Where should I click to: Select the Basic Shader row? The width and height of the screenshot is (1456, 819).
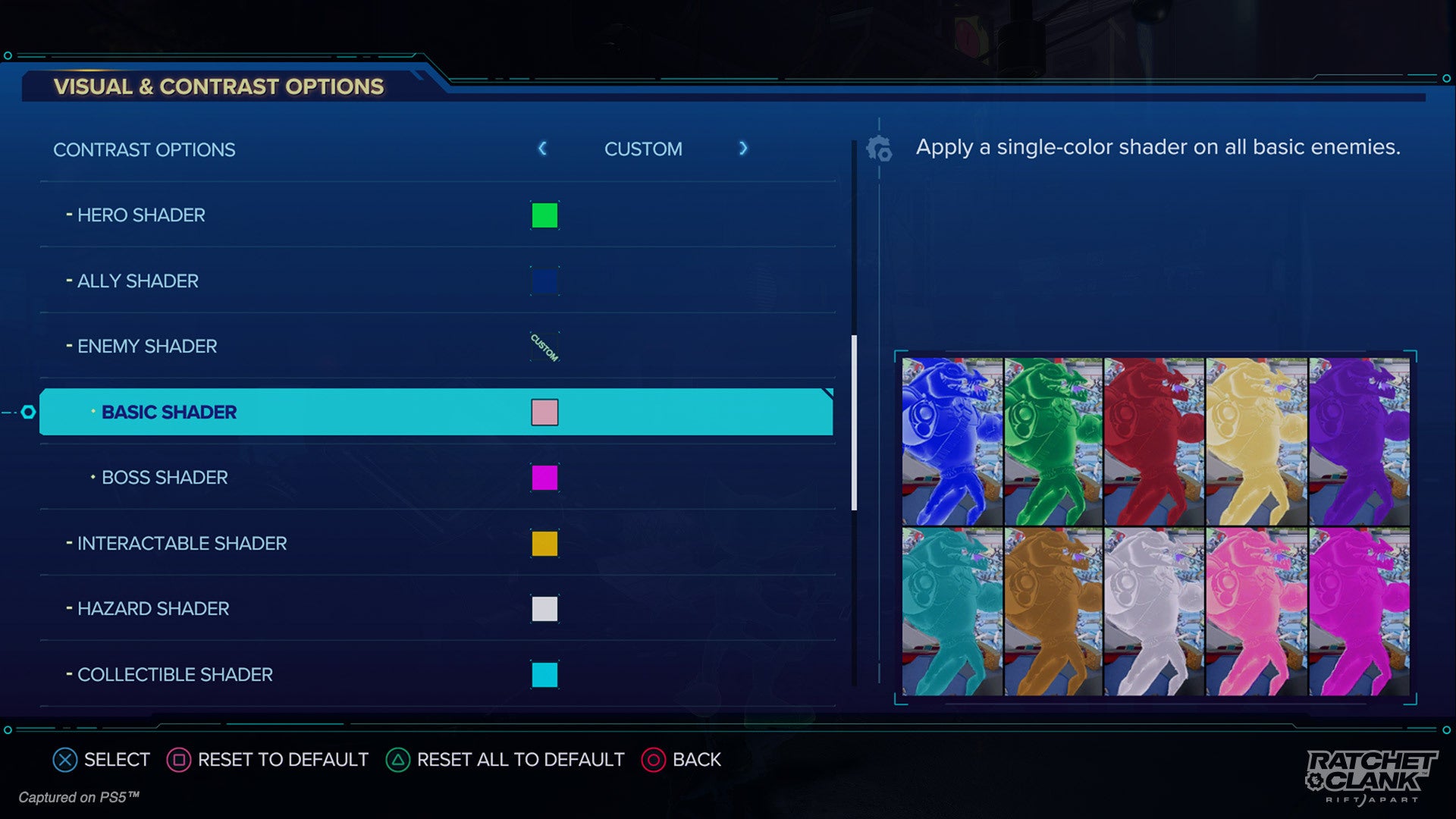(x=303, y=412)
